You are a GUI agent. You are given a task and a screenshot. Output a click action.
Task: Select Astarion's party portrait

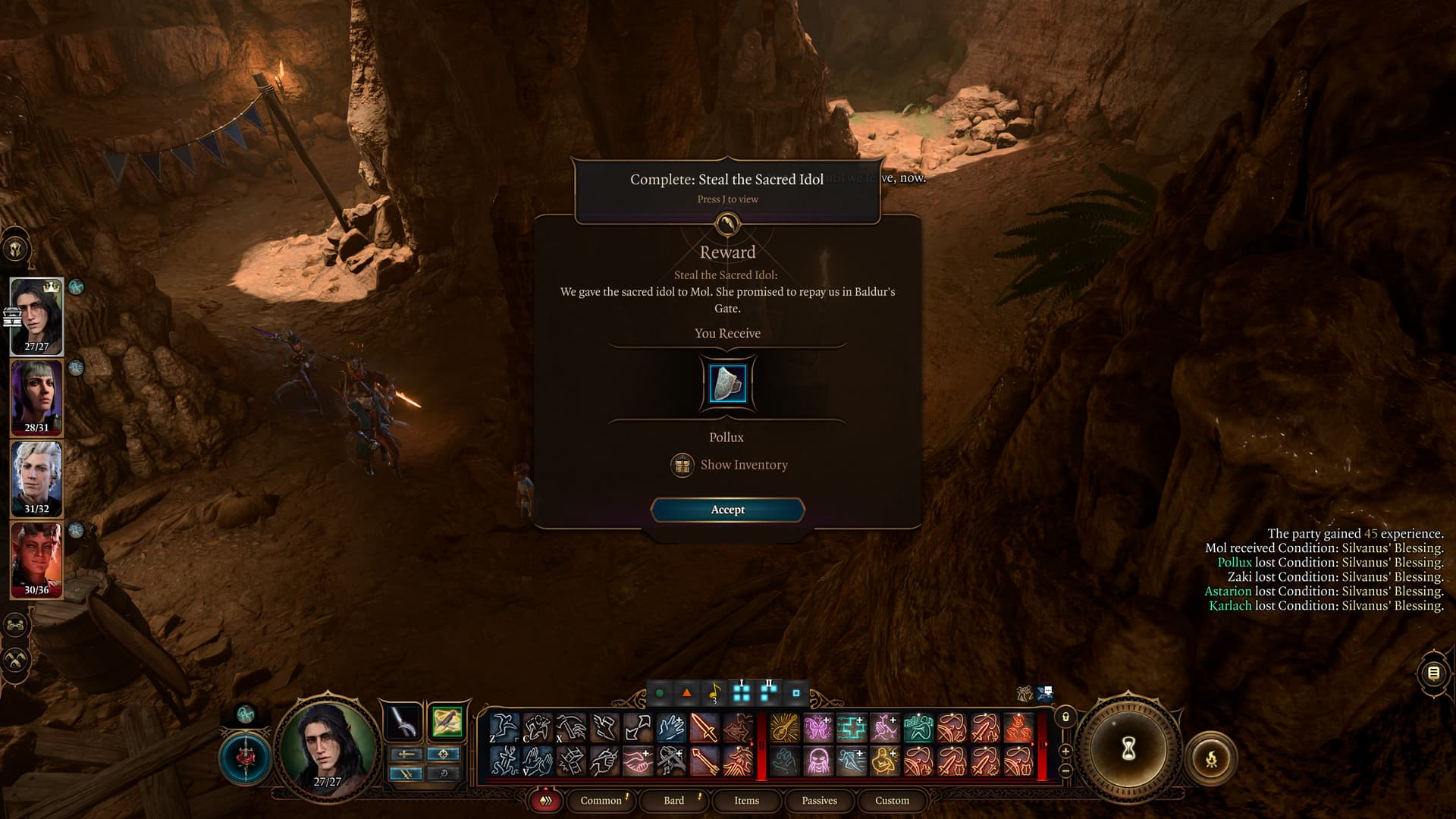[36, 479]
